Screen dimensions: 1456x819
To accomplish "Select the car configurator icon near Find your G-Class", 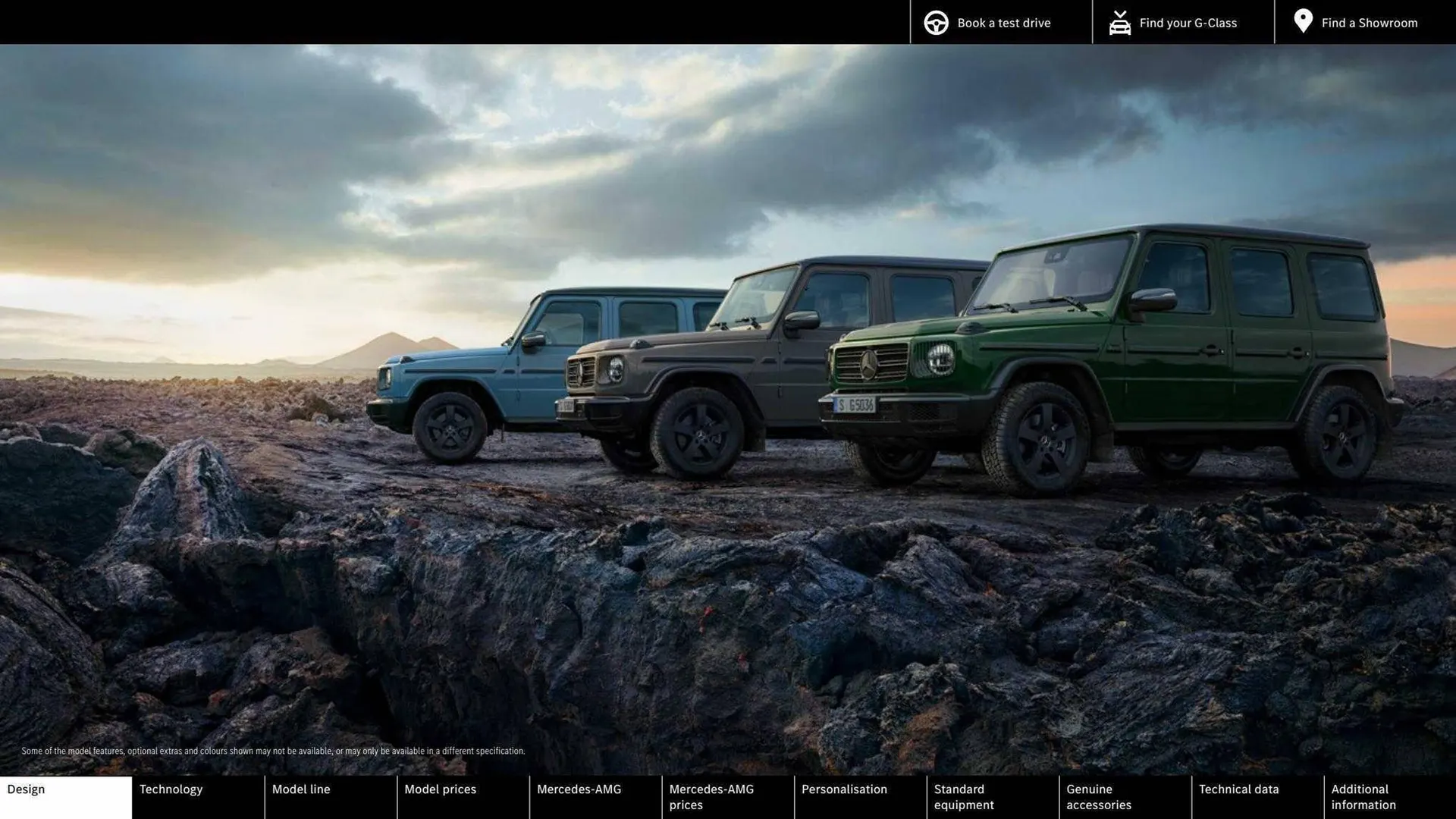I will [1119, 22].
